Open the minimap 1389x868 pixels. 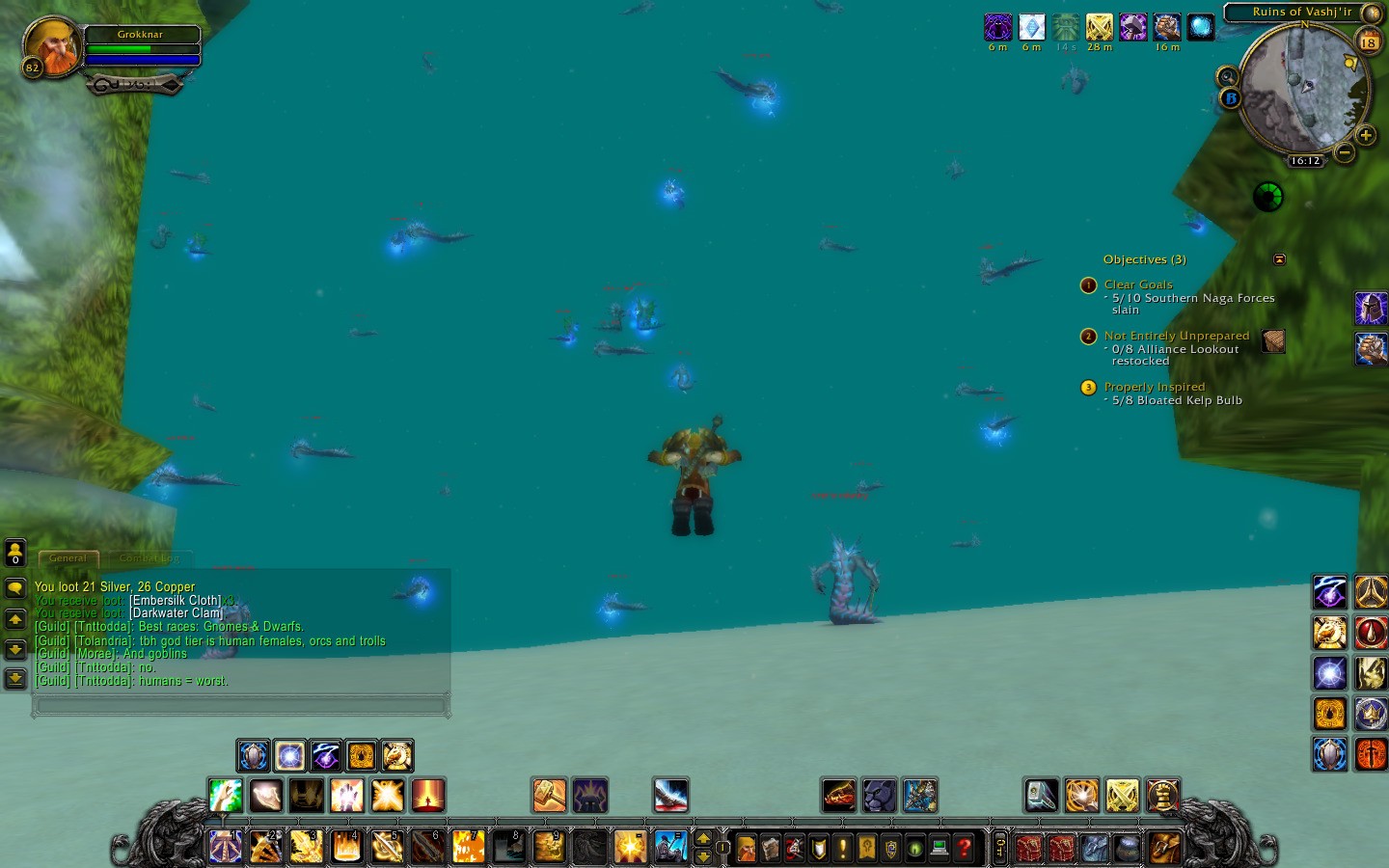(1303, 89)
